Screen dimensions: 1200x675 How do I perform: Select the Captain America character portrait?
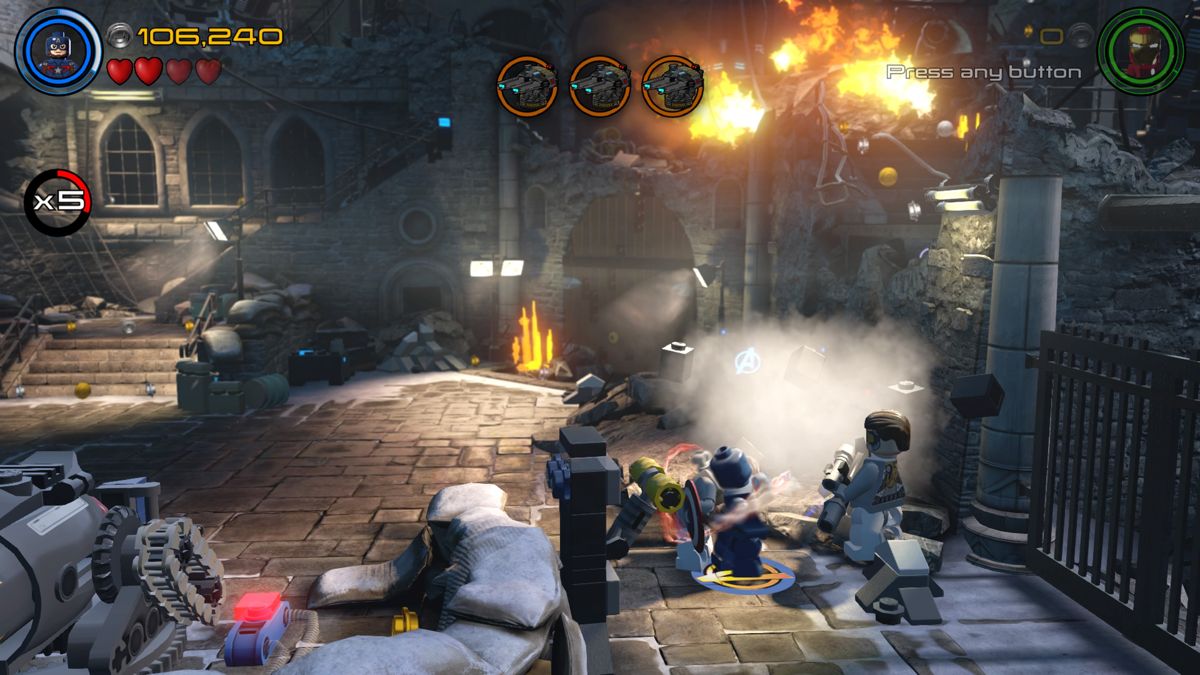coord(58,51)
